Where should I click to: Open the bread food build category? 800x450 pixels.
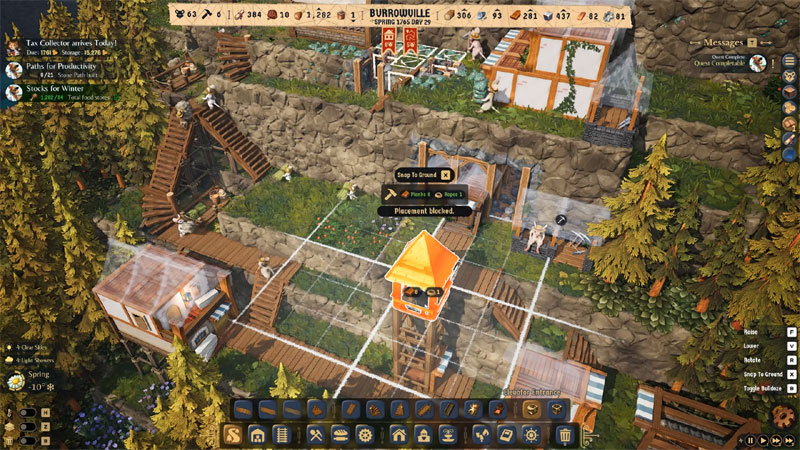[339, 434]
